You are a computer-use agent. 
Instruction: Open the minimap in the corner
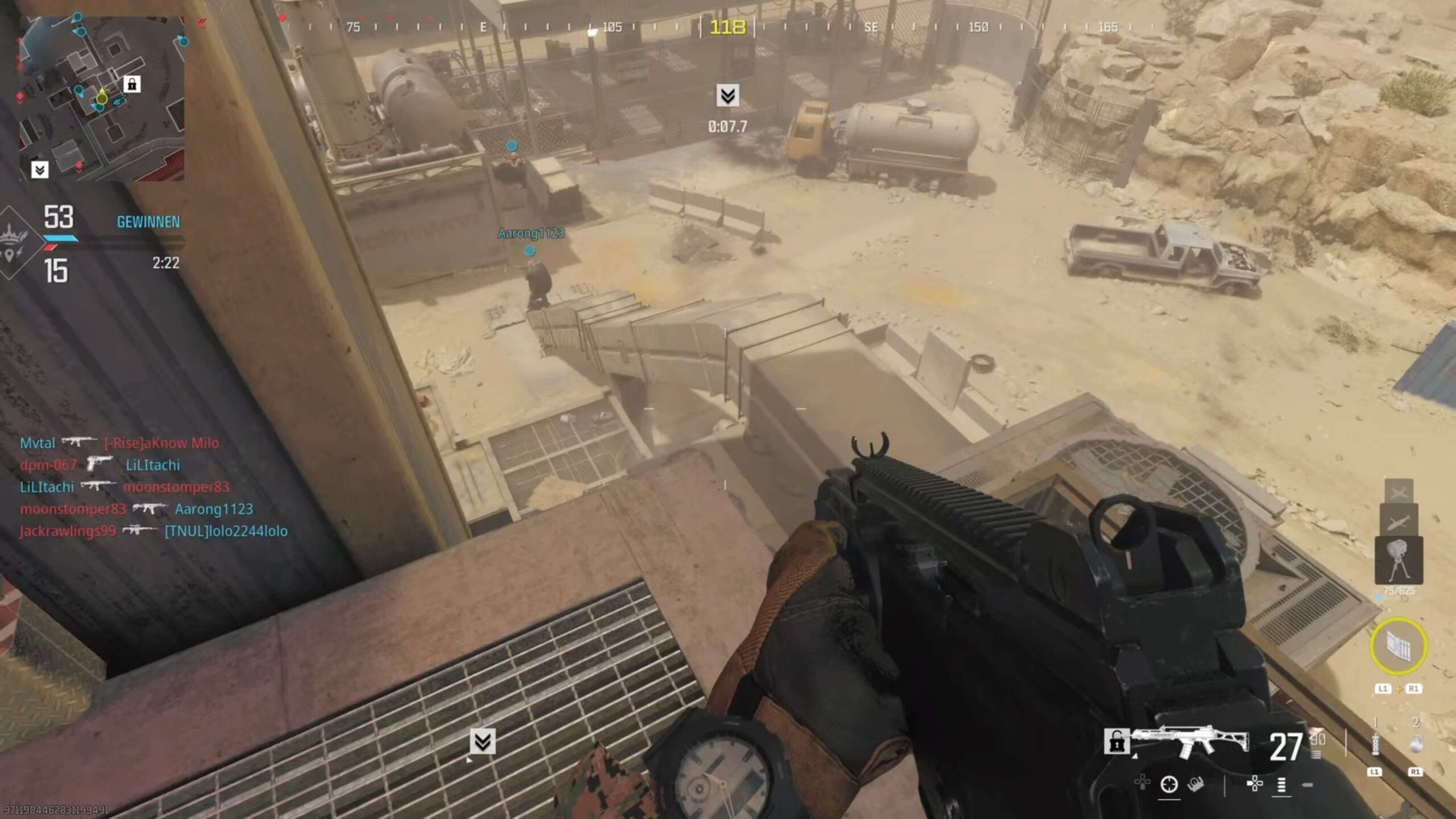coord(102,98)
